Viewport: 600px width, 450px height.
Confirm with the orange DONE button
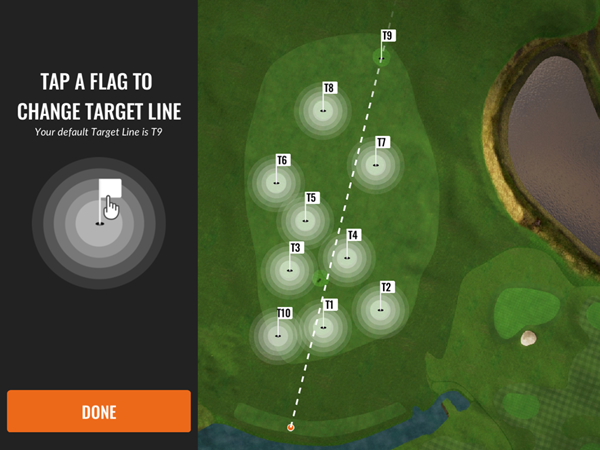tap(98, 411)
